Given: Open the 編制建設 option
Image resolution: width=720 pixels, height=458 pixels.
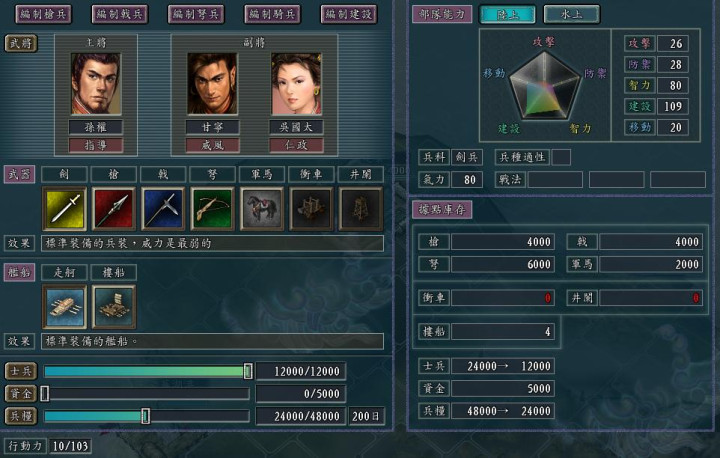Looking at the screenshot, I should (349, 14).
